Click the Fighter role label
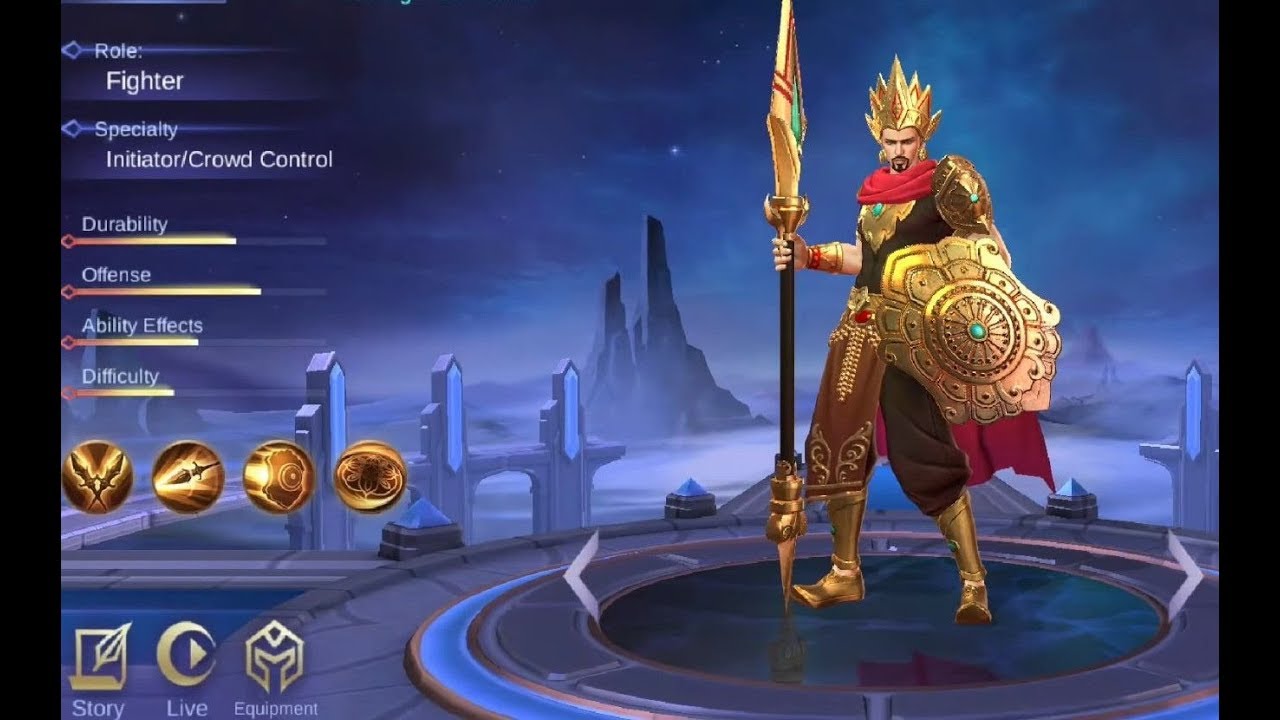This screenshot has width=1280, height=720. [145, 82]
